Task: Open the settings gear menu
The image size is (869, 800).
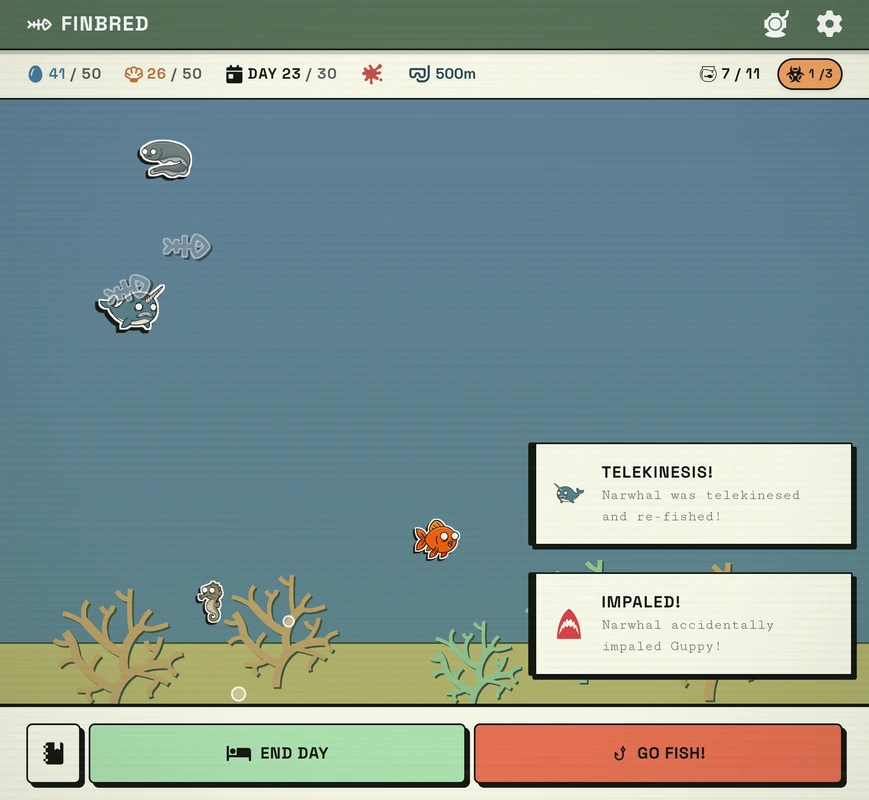Action: pyautogui.click(x=829, y=24)
